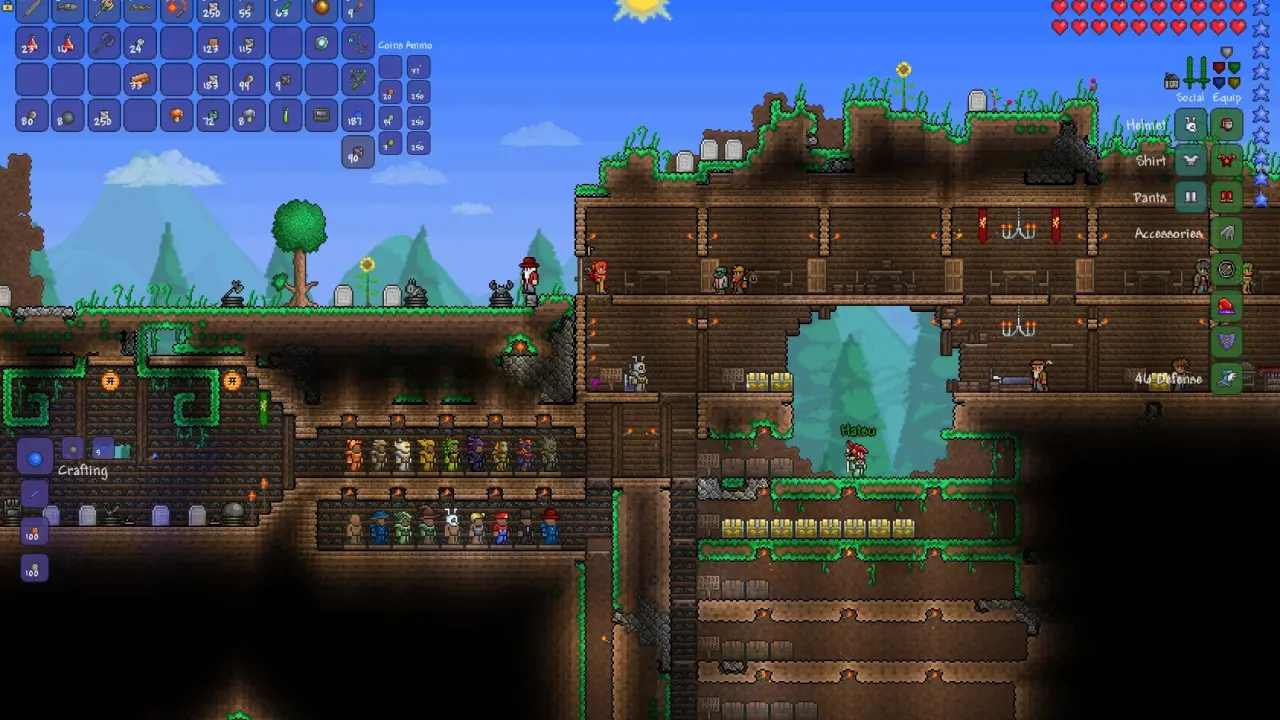Open the housing menu house icon
The image size is (1280, 720).
(1171, 81)
